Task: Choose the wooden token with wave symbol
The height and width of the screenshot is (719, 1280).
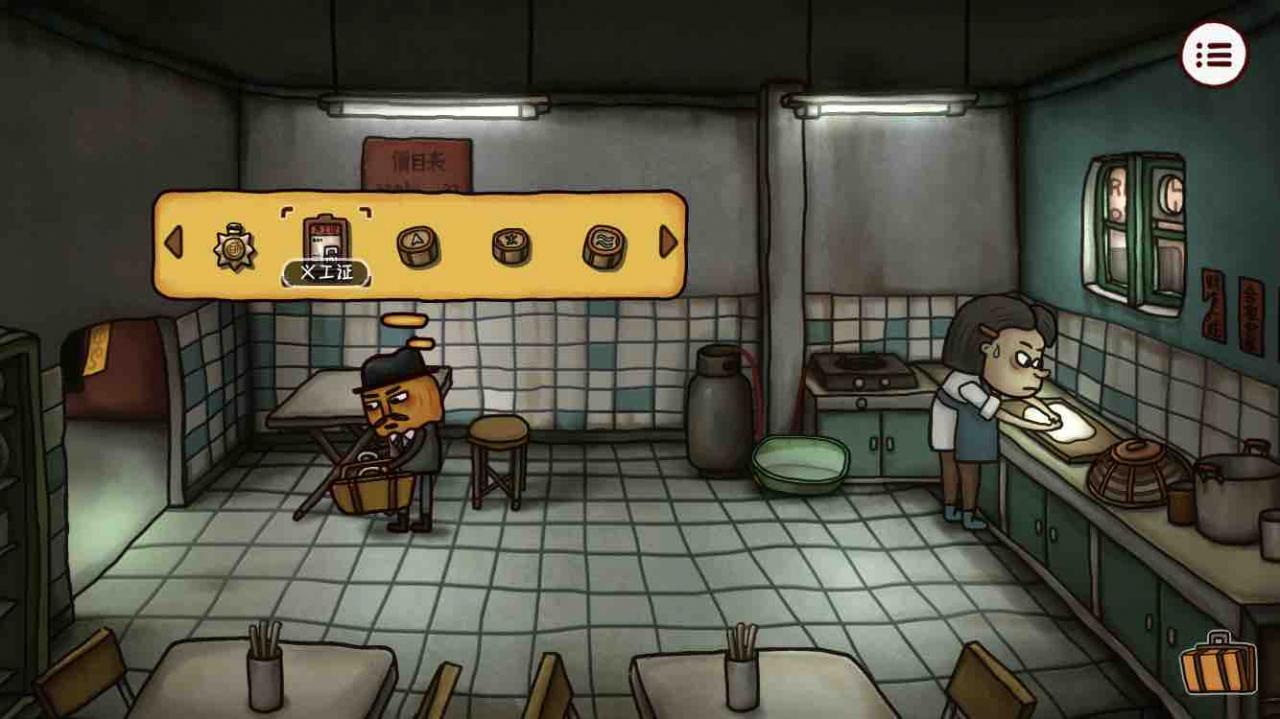Action: (604, 246)
